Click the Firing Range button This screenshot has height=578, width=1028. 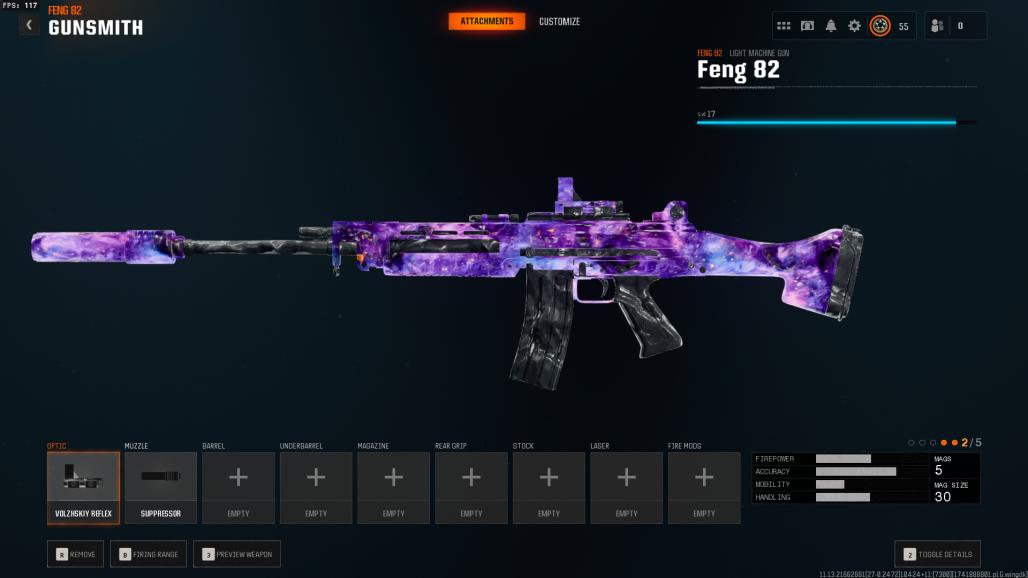[148, 554]
